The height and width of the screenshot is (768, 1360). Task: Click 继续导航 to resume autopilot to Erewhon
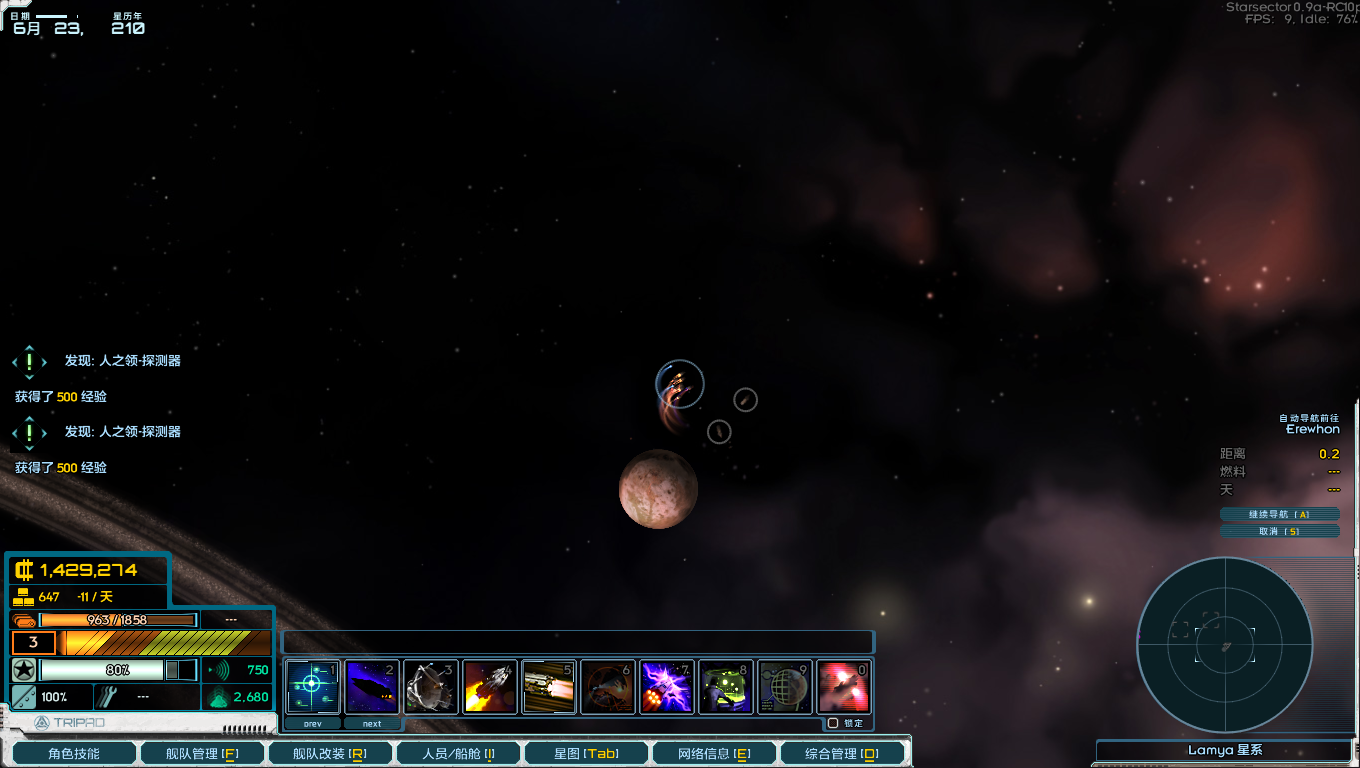(x=1279, y=514)
